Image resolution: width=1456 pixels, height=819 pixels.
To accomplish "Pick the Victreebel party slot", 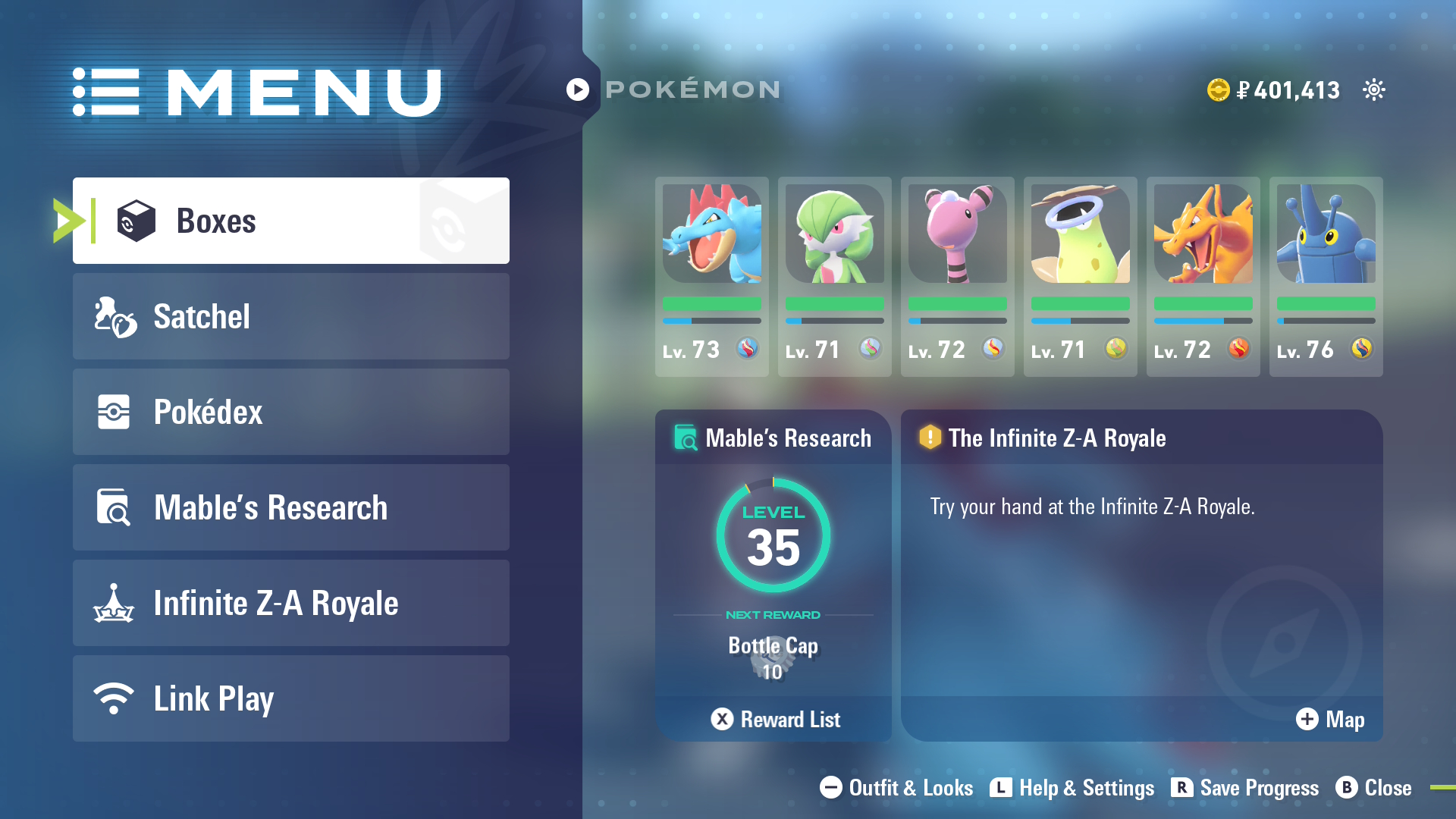I will (1080, 276).
